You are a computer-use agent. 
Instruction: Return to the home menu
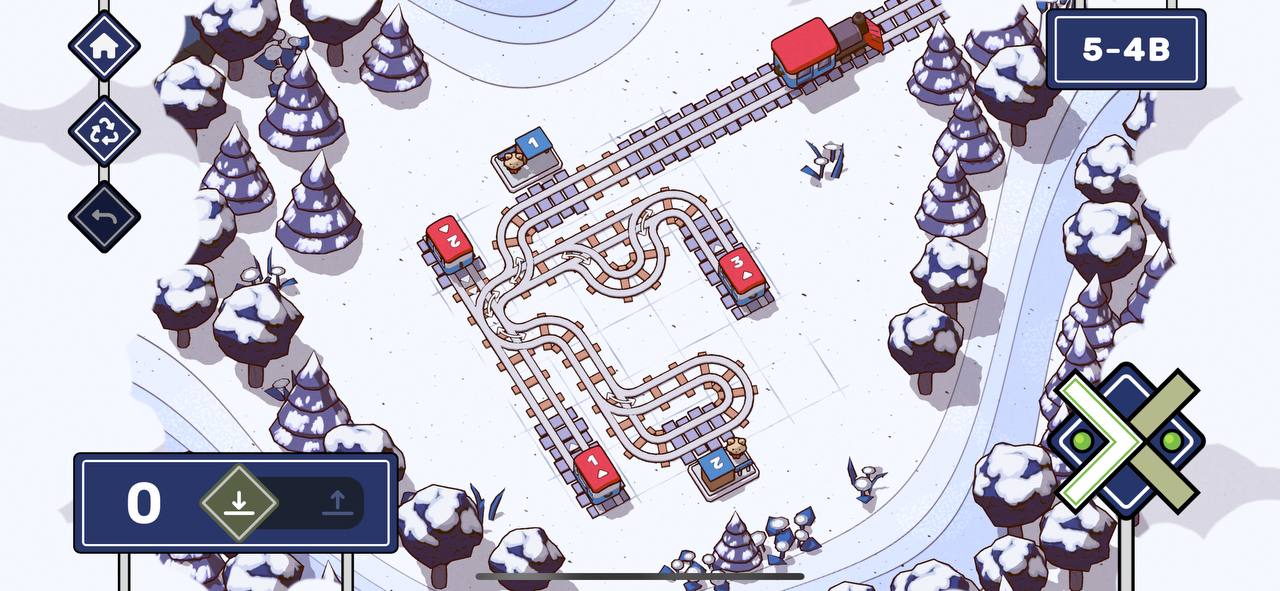point(104,45)
